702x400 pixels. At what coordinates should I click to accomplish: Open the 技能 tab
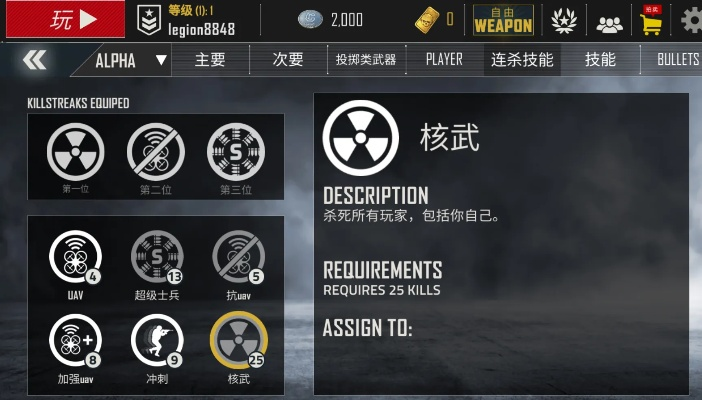(x=600, y=60)
